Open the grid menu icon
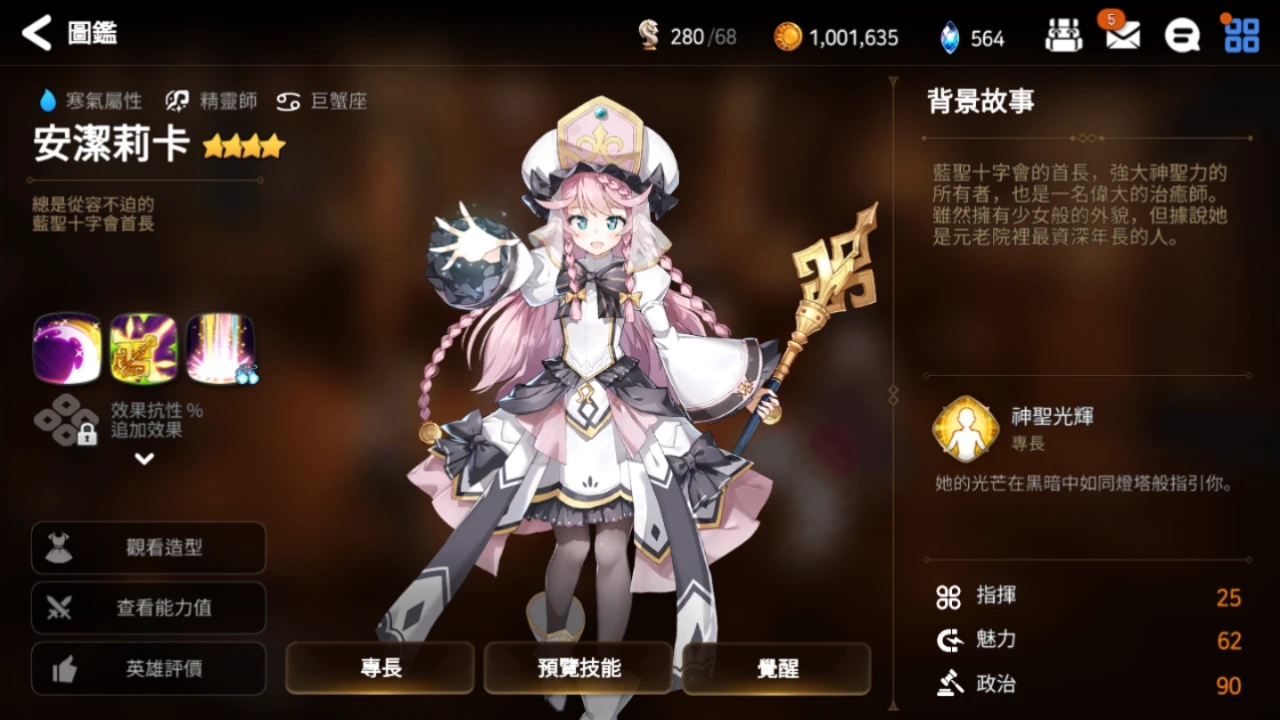 pyautogui.click(x=1241, y=33)
